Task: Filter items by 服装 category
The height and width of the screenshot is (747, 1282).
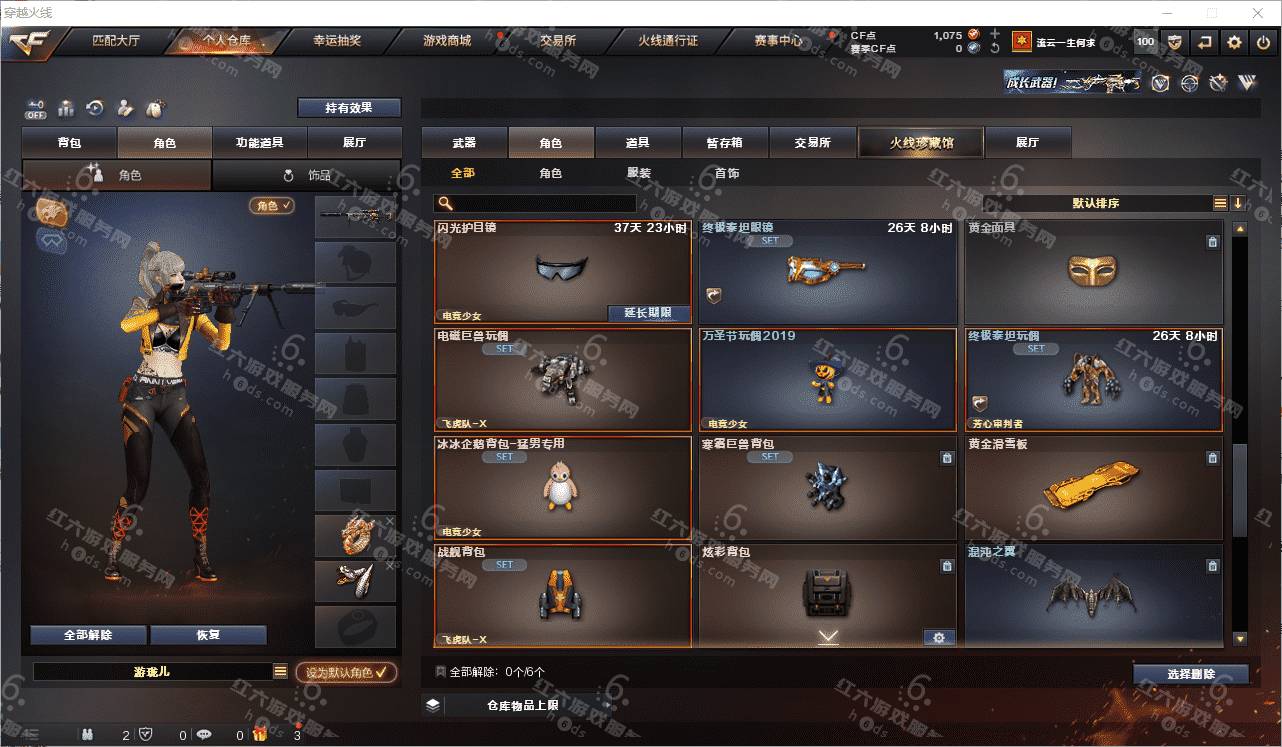Action: [639, 173]
